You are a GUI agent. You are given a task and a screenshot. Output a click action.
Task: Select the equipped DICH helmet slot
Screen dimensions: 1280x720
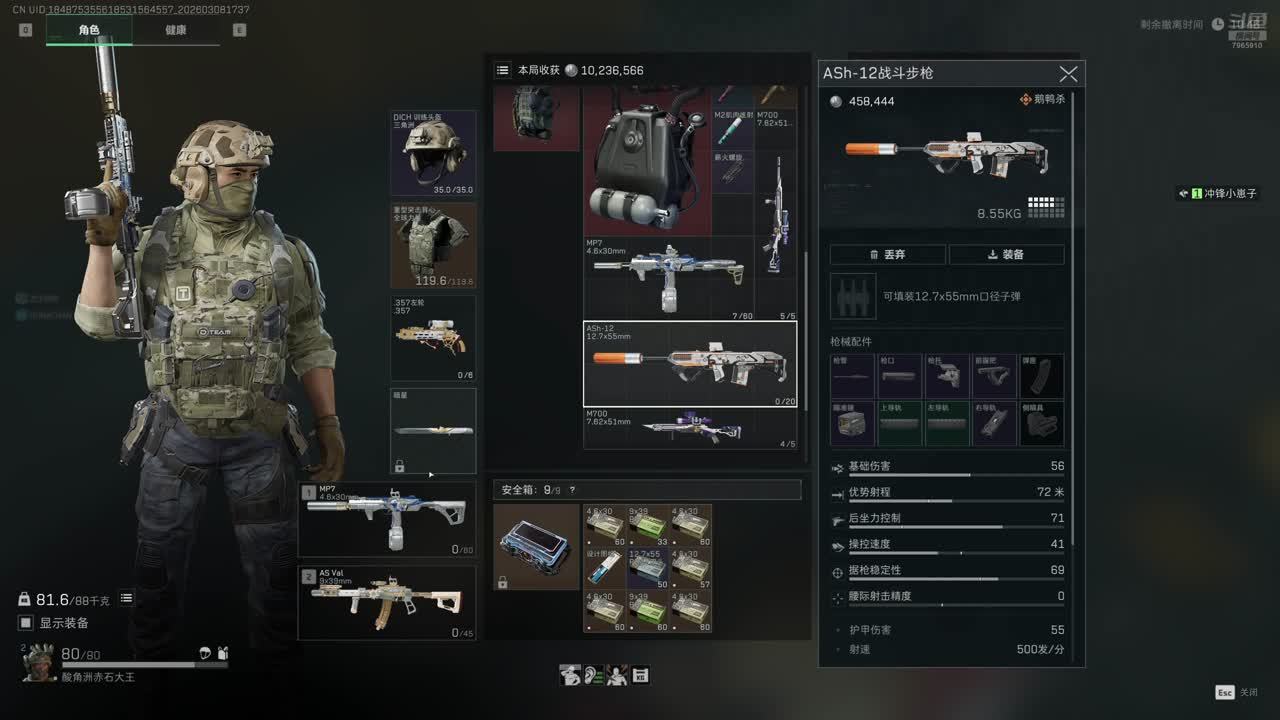[x=433, y=153]
